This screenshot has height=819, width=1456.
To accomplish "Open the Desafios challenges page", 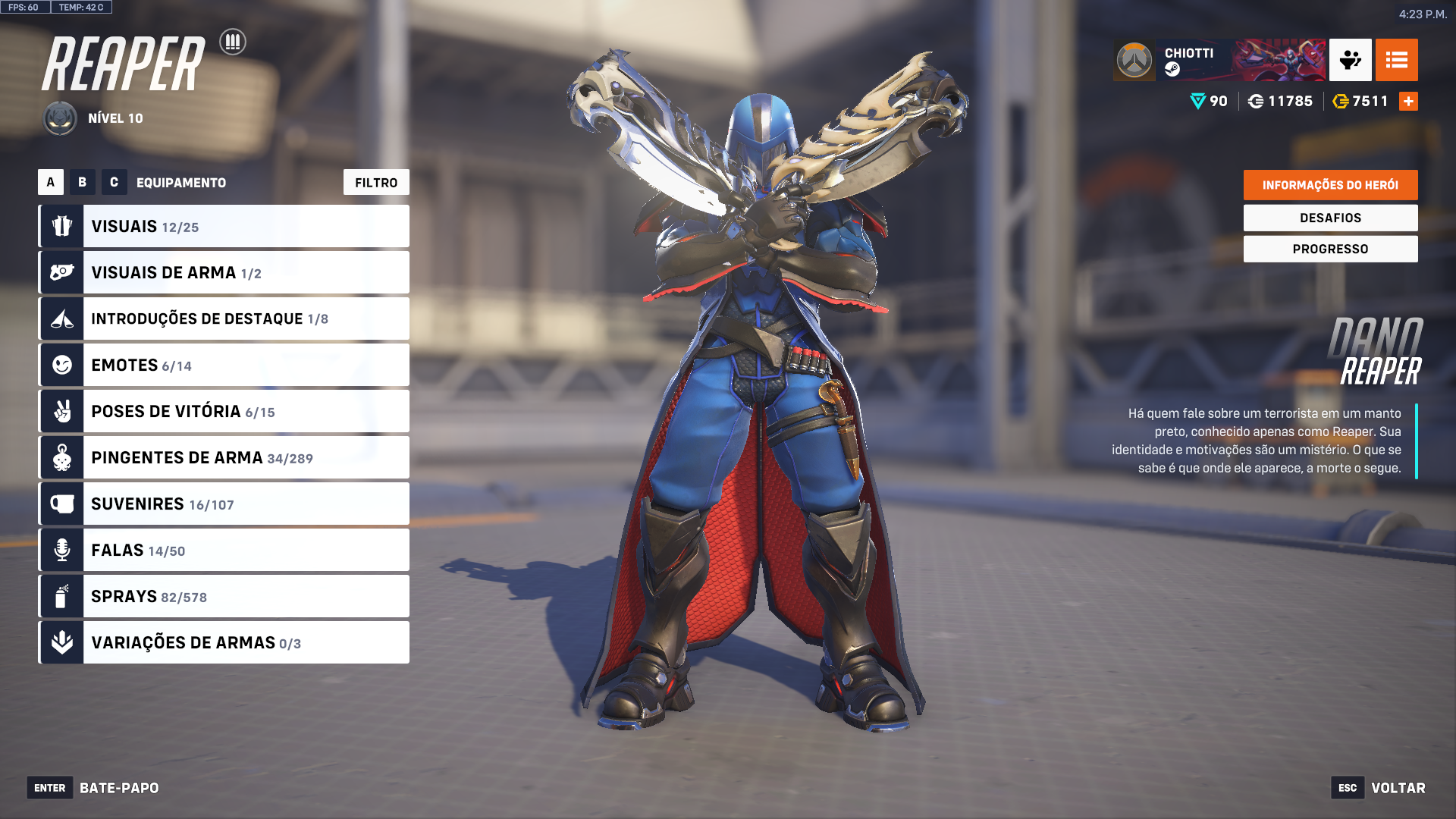I will (x=1330, y=218).
